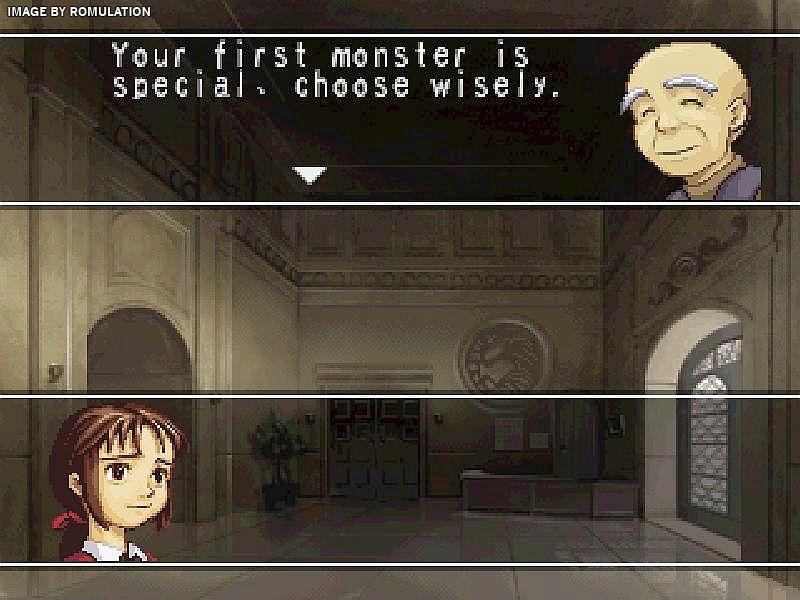Screen dimensions: 800x600
Task: Advance dialogue with the white arrow indicator
Action: point(310,175)
